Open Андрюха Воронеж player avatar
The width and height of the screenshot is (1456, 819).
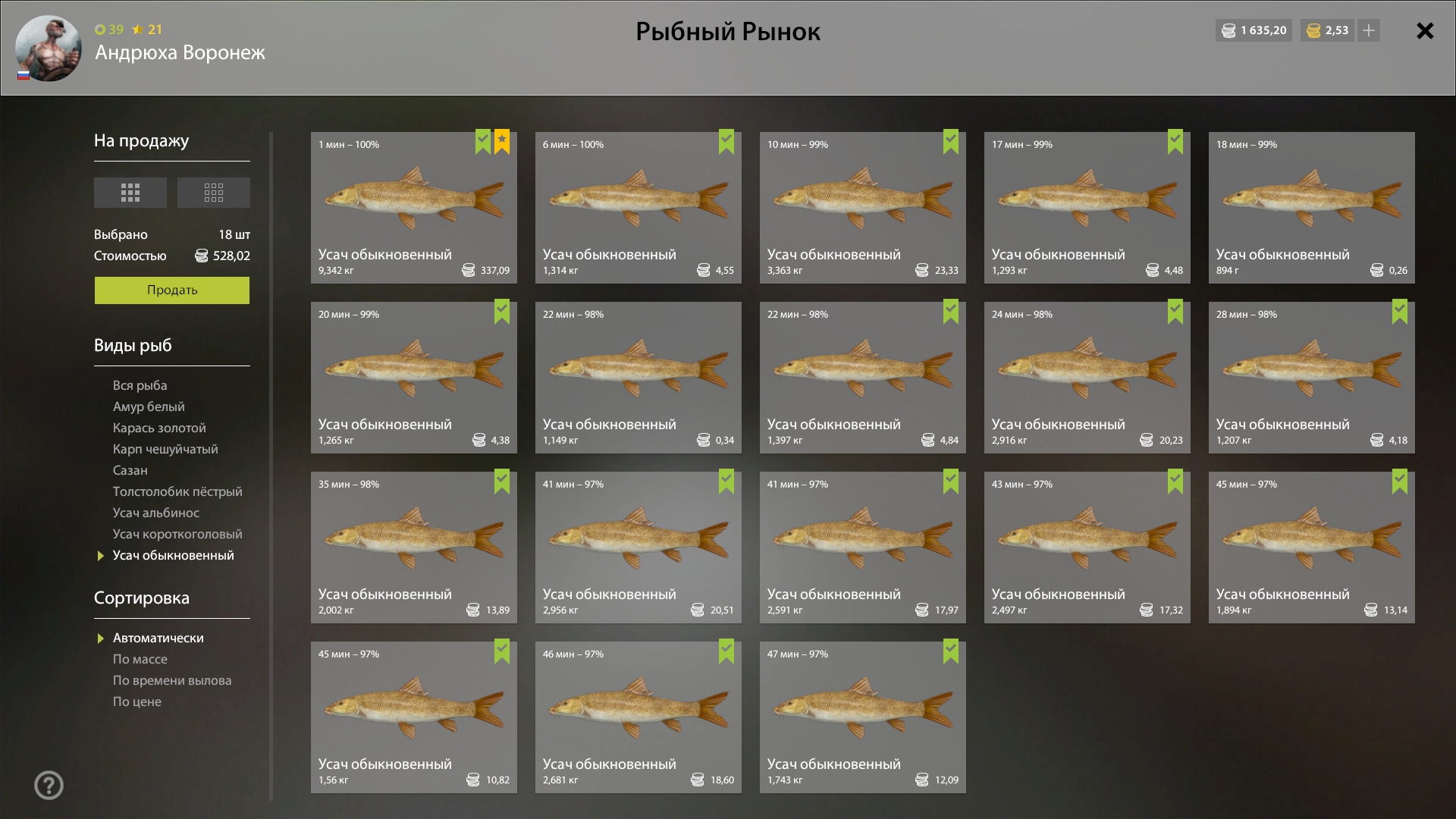(x=48, y=49)
